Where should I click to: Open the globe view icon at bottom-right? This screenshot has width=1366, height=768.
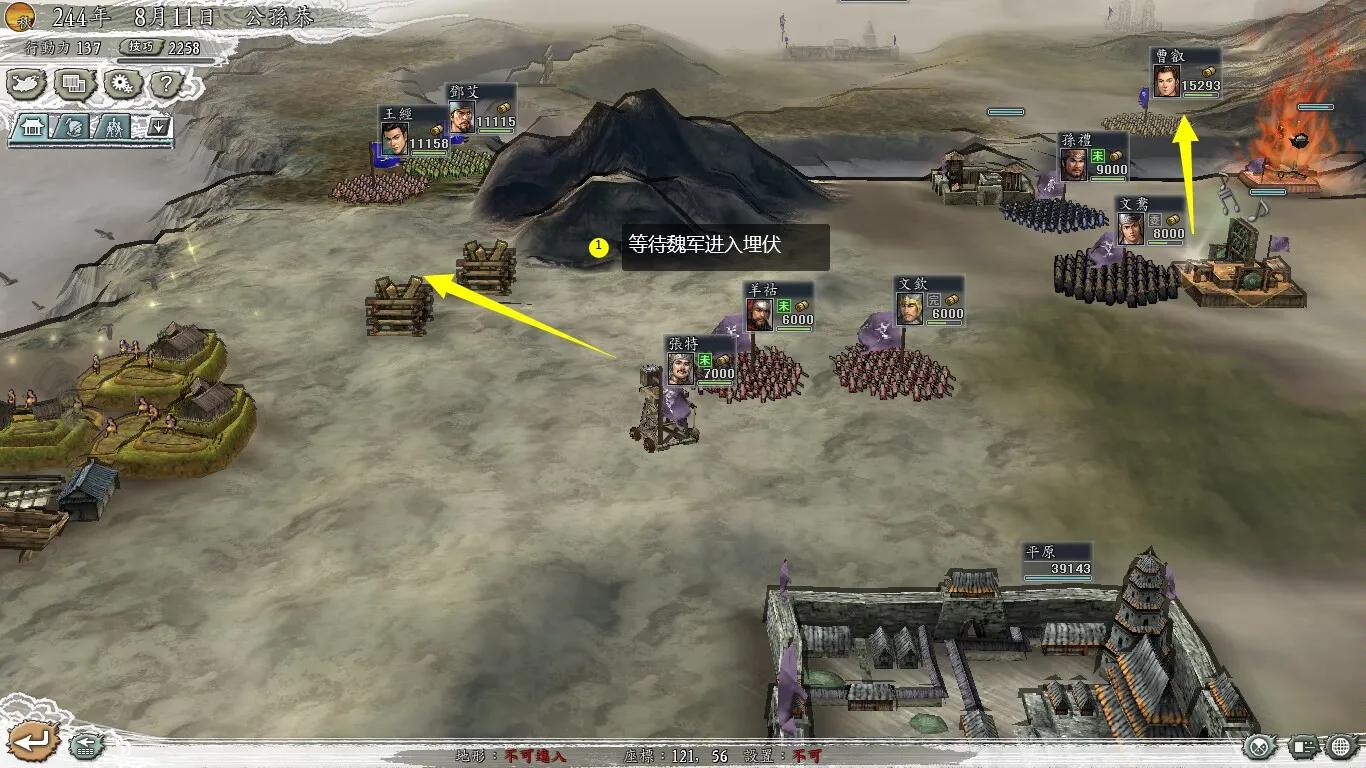click(1339, 745)
